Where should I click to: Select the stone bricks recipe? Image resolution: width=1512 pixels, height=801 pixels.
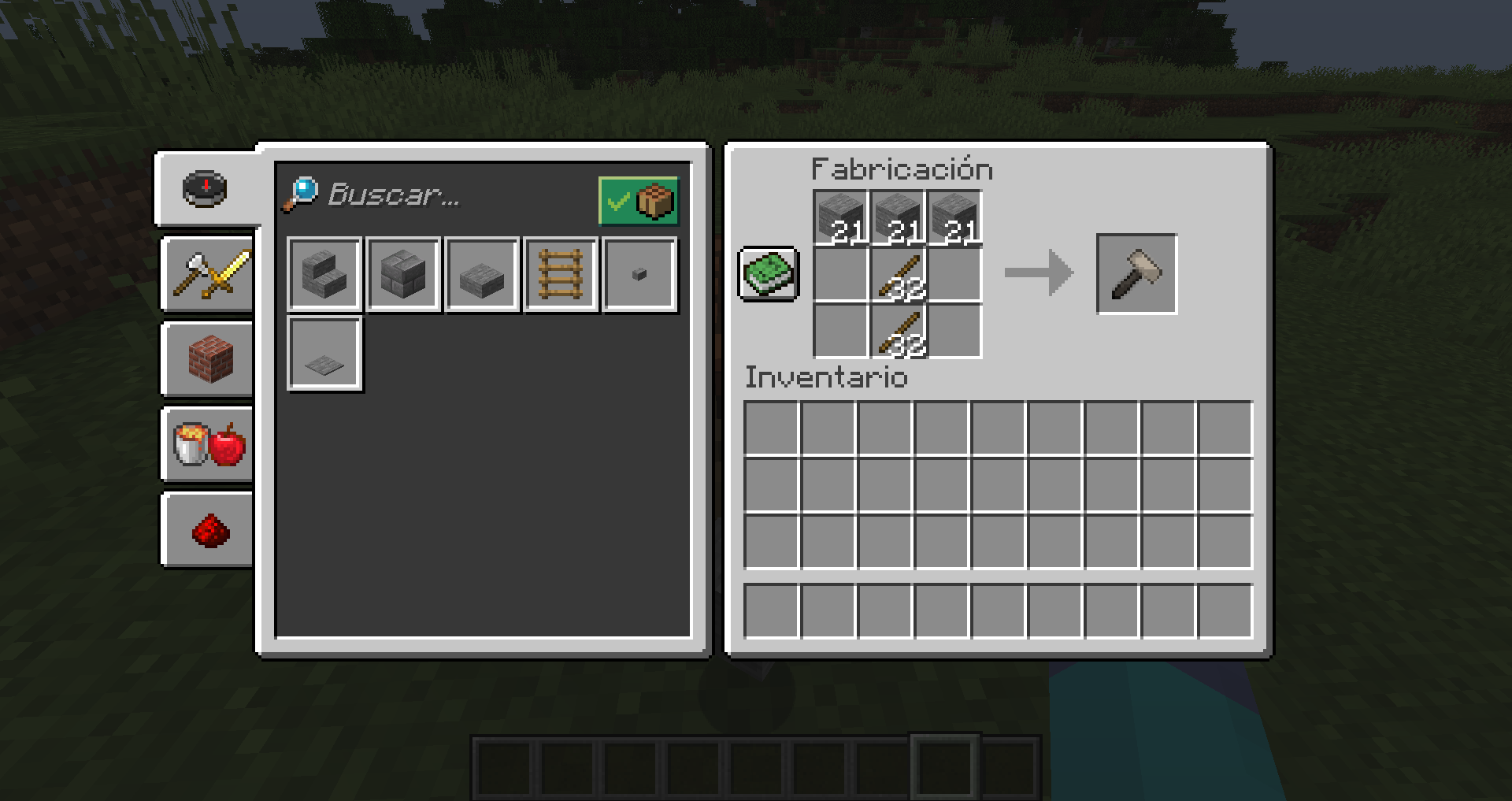[x=403, y=273]
